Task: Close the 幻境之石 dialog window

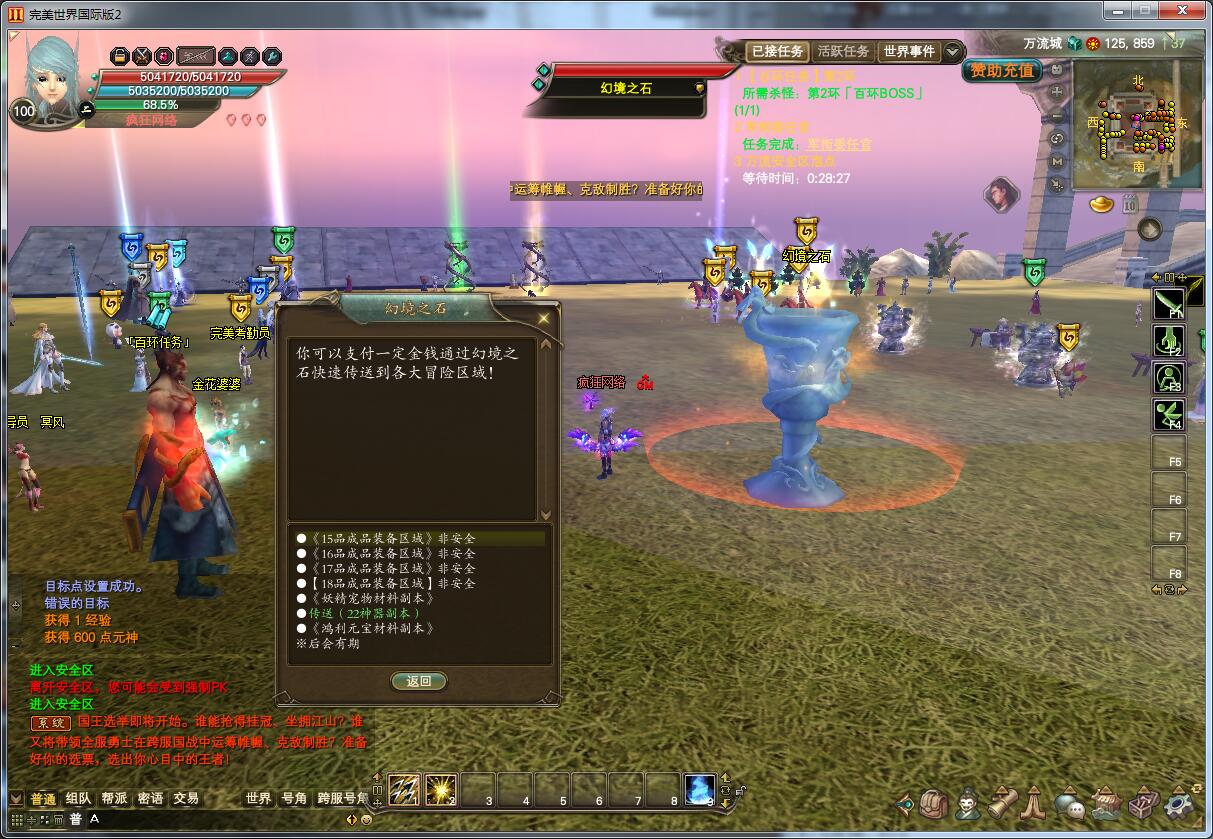Action: pyautogui.click(x=544, y=319)
